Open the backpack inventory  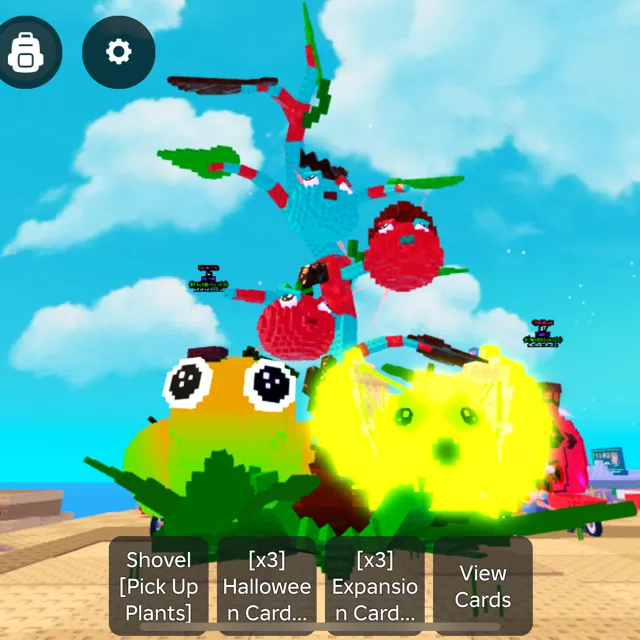pos(25,53)
